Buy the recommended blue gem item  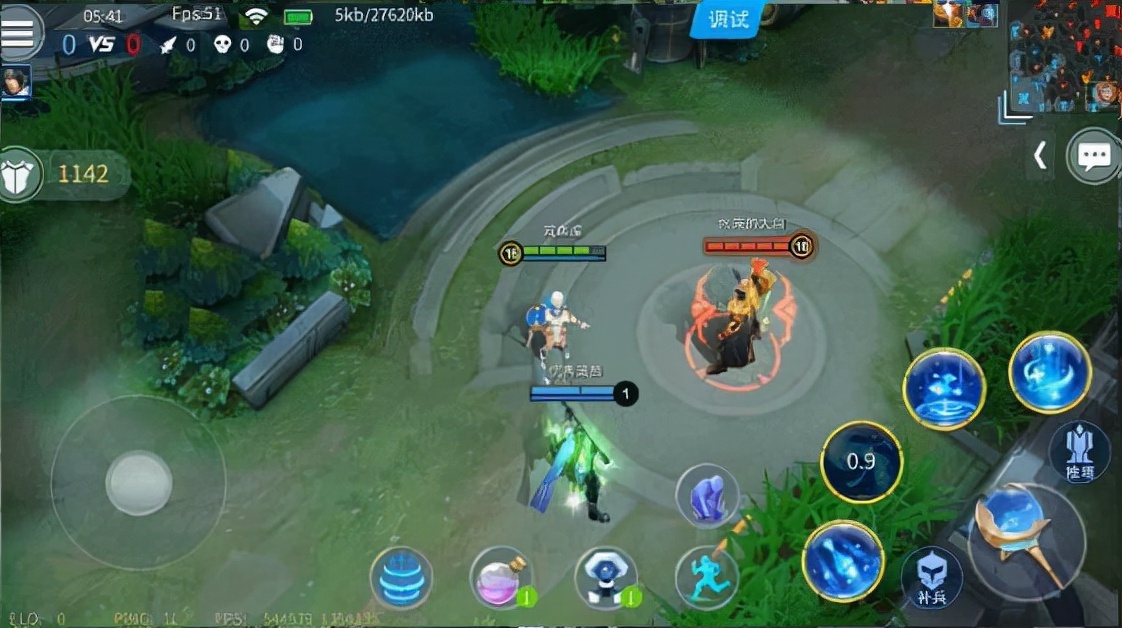(606, 577)
